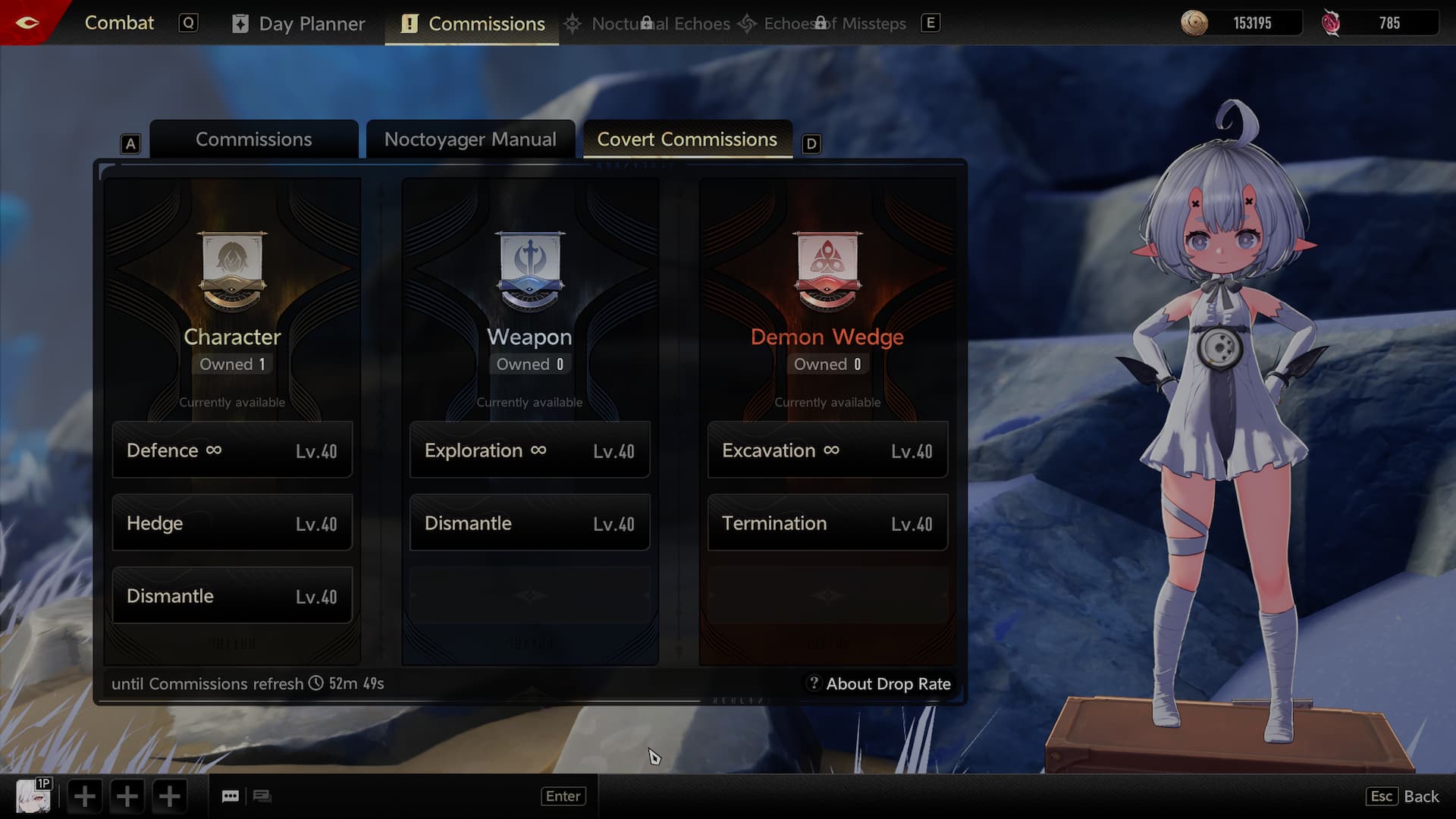Click the 1P player portrait
This screenshot has width=1456, height=819.
(x=33, y=796)
